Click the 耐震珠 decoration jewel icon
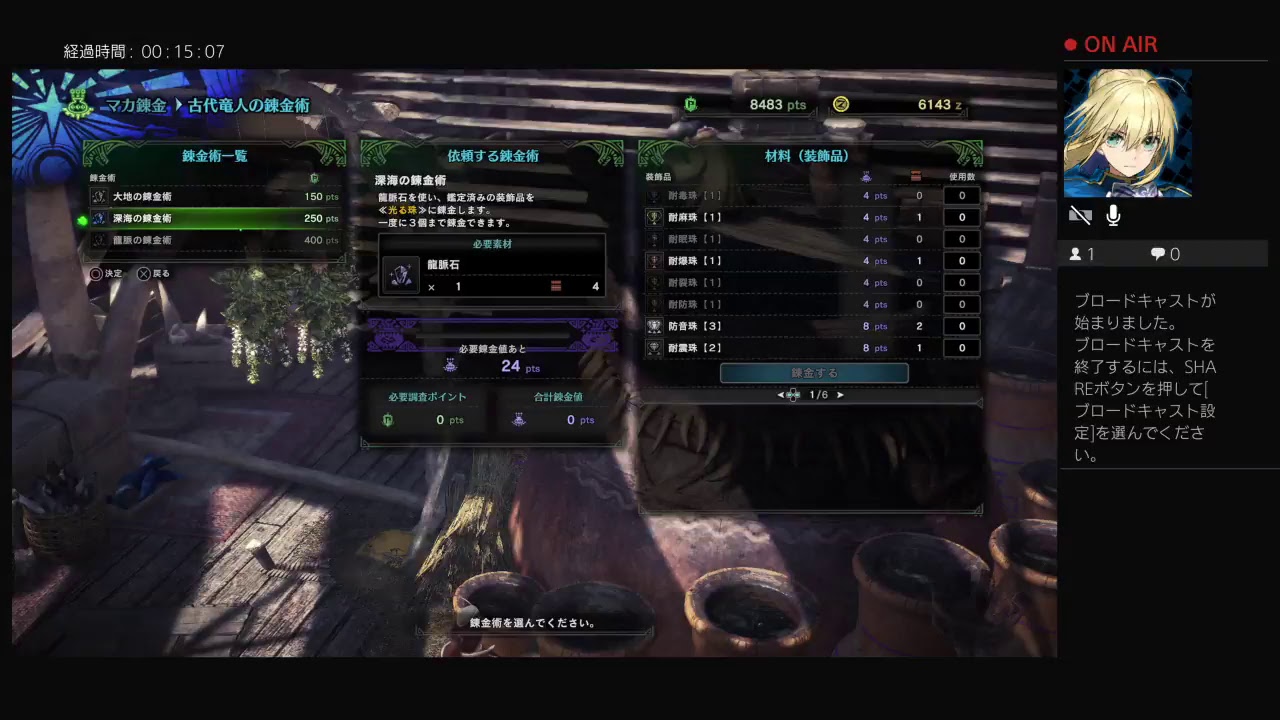1280x720 pixels. coord(654,348)
